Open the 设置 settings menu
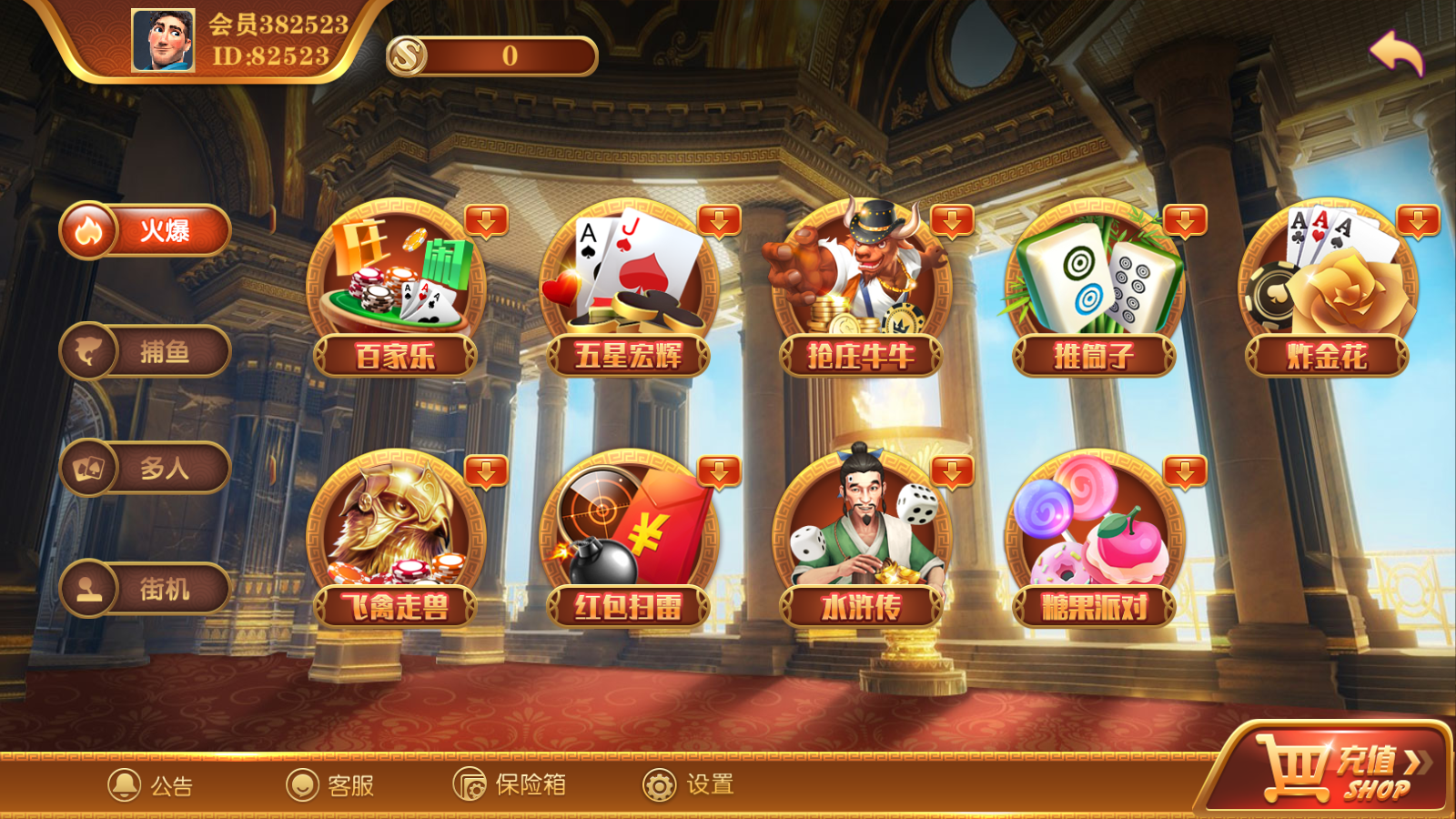1456x819 pixels. 689,784
